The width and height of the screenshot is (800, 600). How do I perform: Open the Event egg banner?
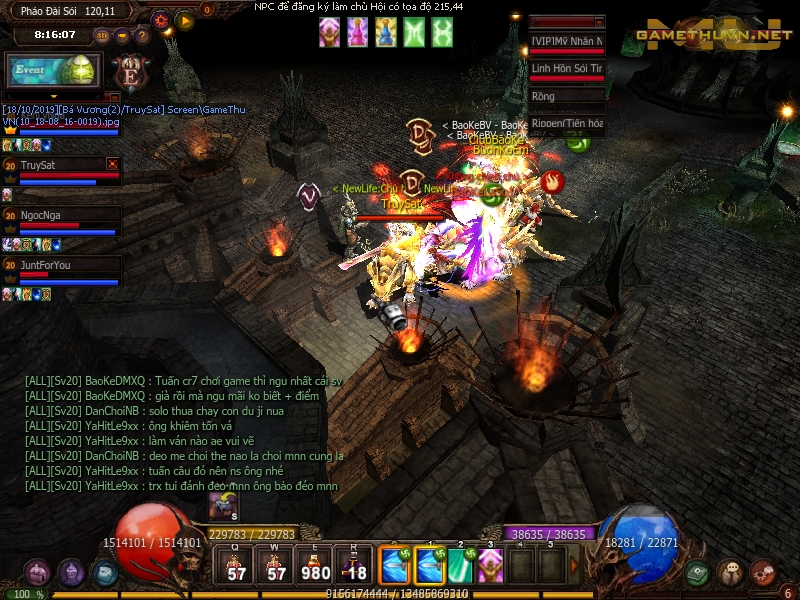(x=52, y=71)
